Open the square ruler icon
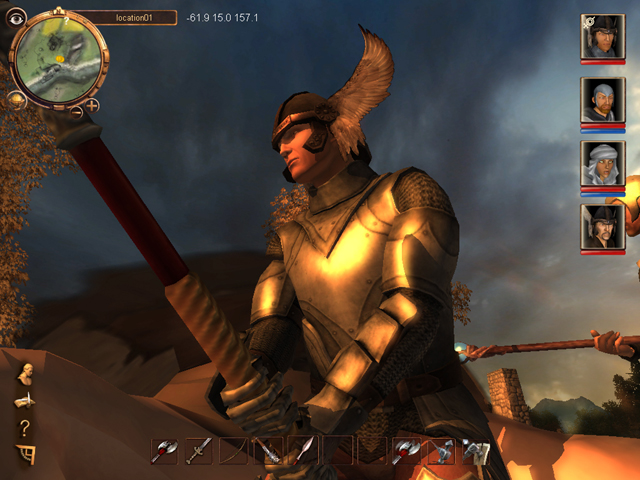 tap(24, 455)
